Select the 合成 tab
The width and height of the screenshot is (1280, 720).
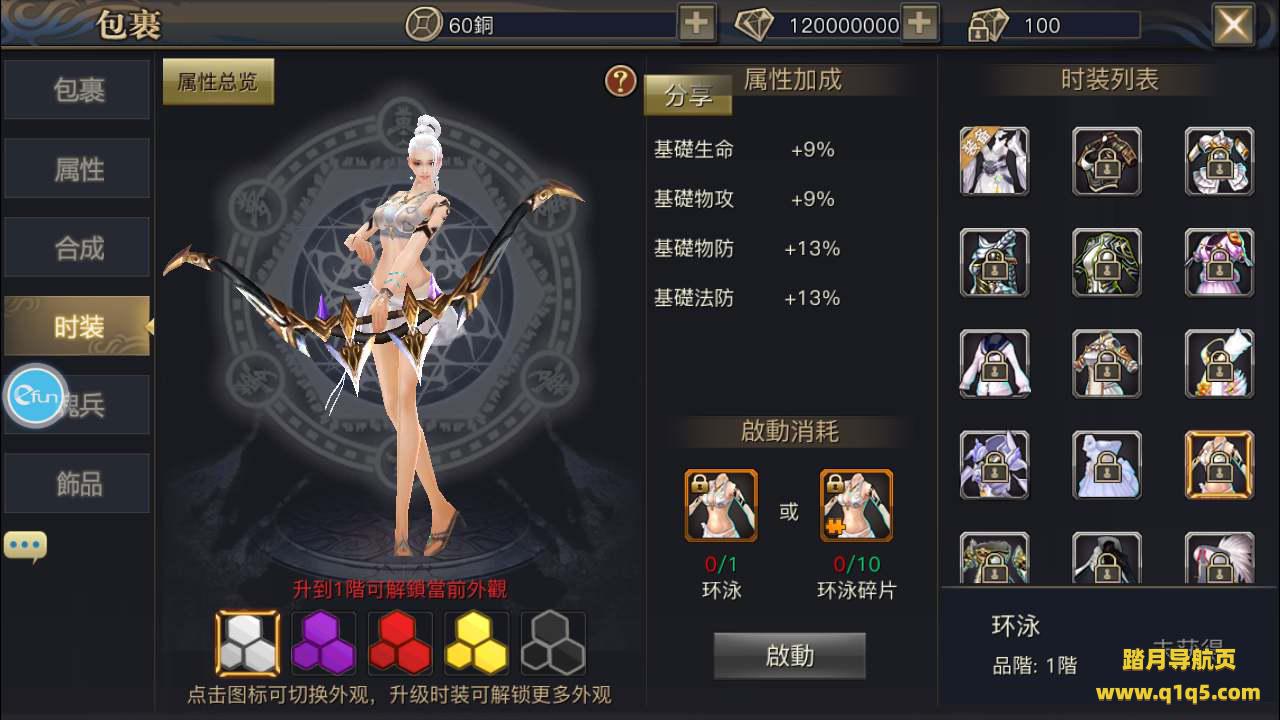tap(78, 248)
